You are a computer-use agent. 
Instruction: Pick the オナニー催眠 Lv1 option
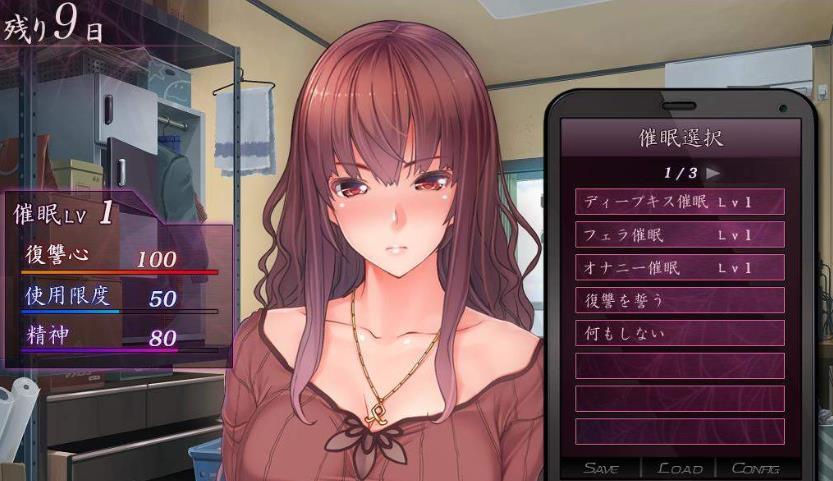679,268
